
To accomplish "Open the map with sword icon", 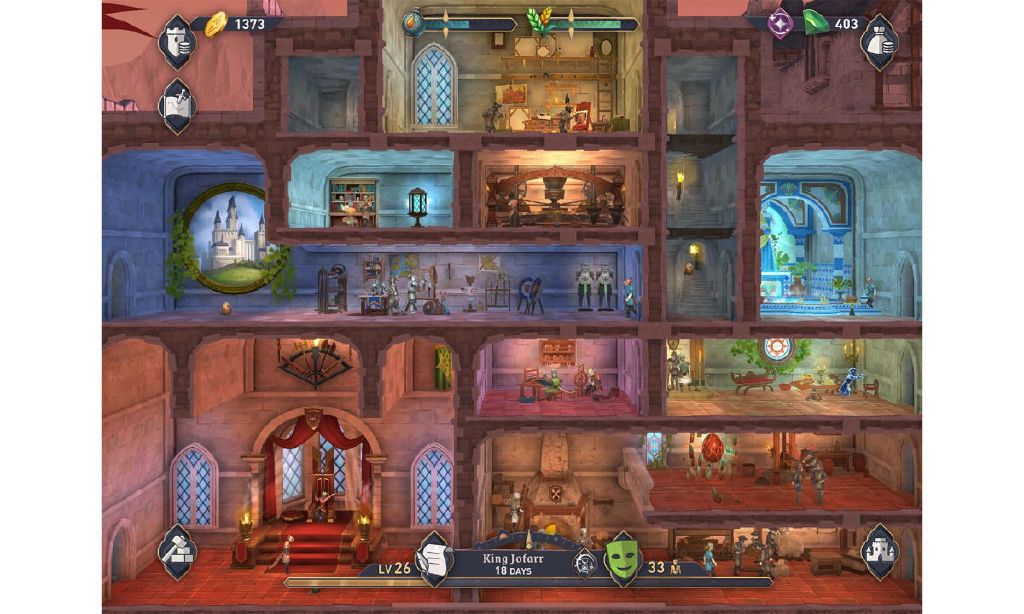I will tap(176, 105).
